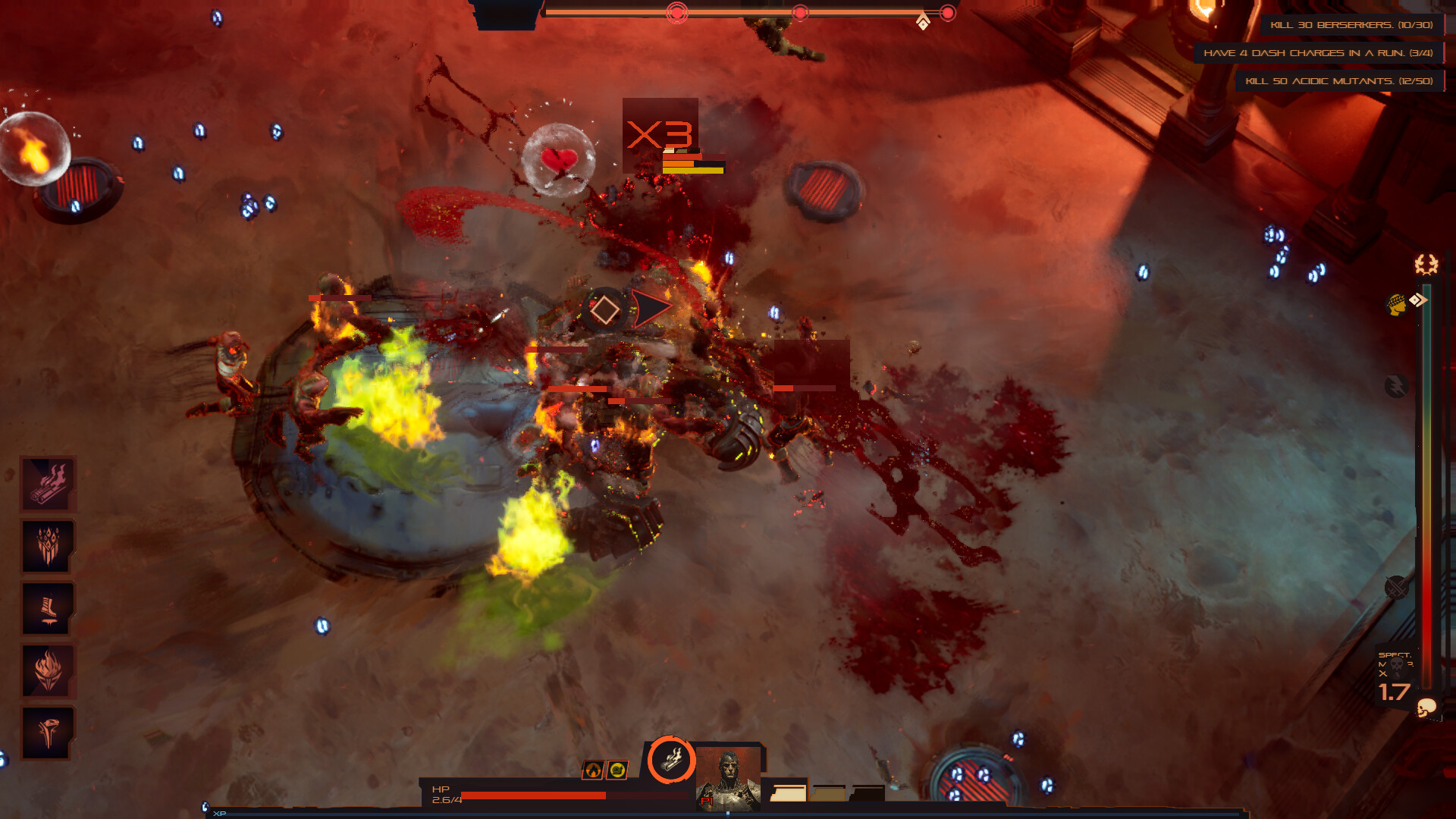
Task: Select the flaming skull ability icon
Action: (48, 670)
